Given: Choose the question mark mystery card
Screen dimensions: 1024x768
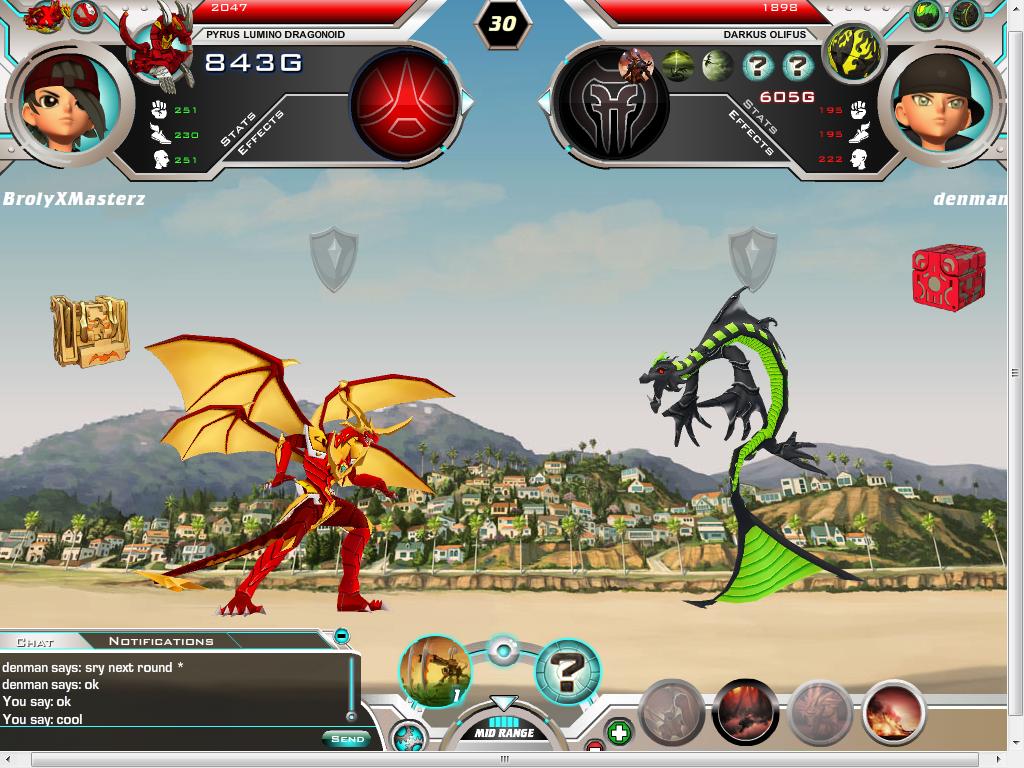Looking at the screenshot, I should point(568,671).
